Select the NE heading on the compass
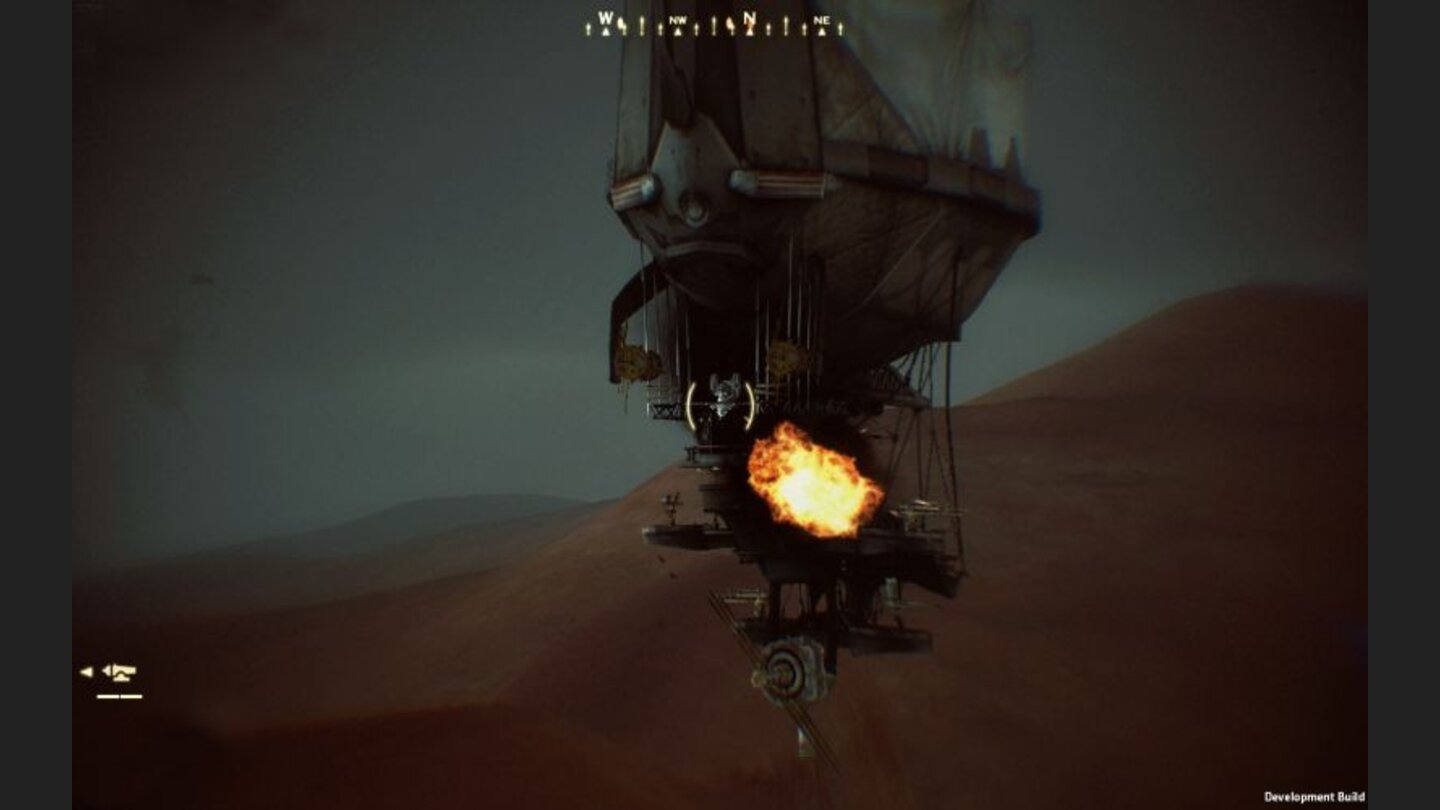Viewport: 1440px width, 810px height. pos(823,22)
